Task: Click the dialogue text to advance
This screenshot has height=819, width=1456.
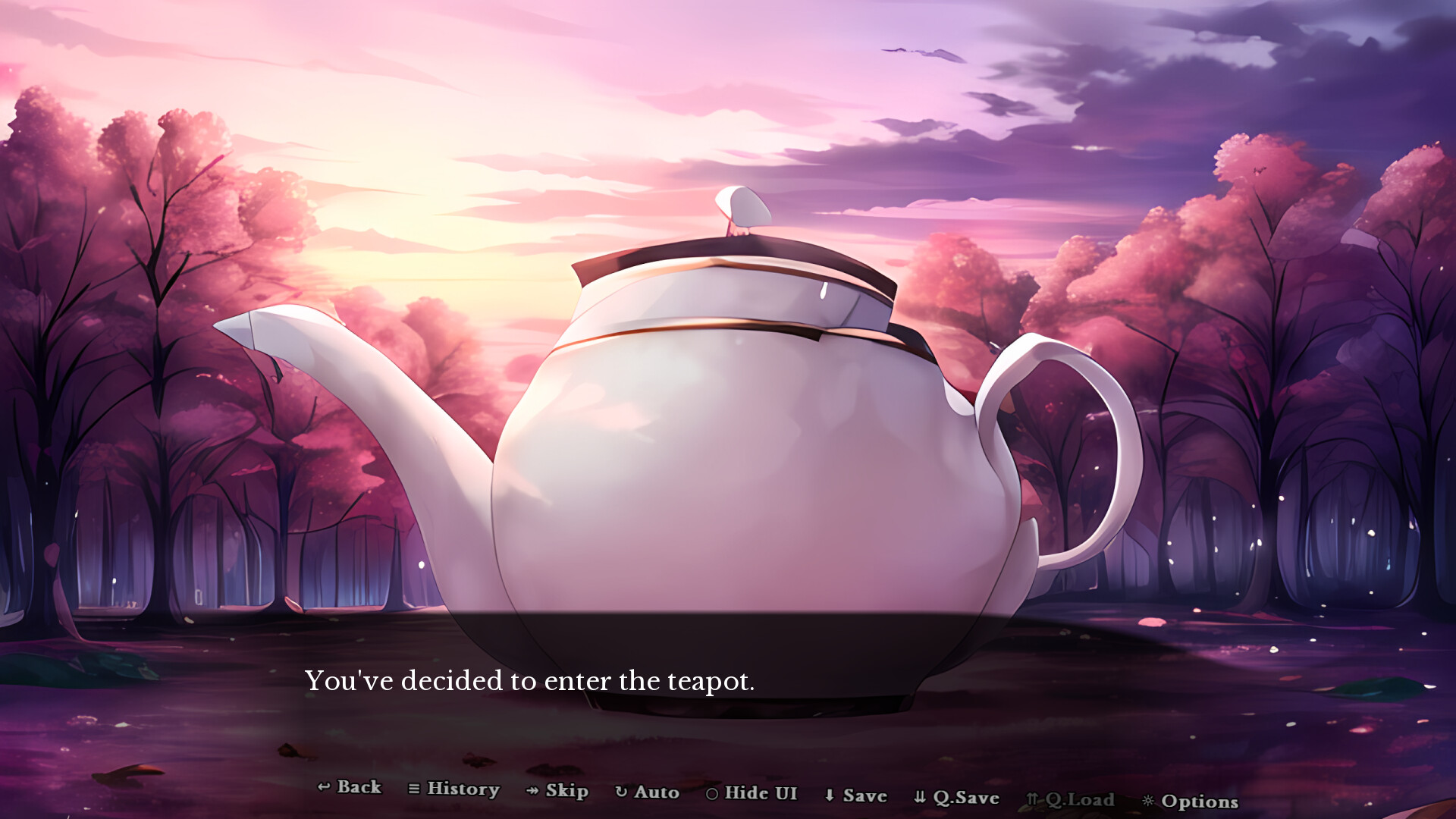Action: pyautogui.click(x=531, y=681)
